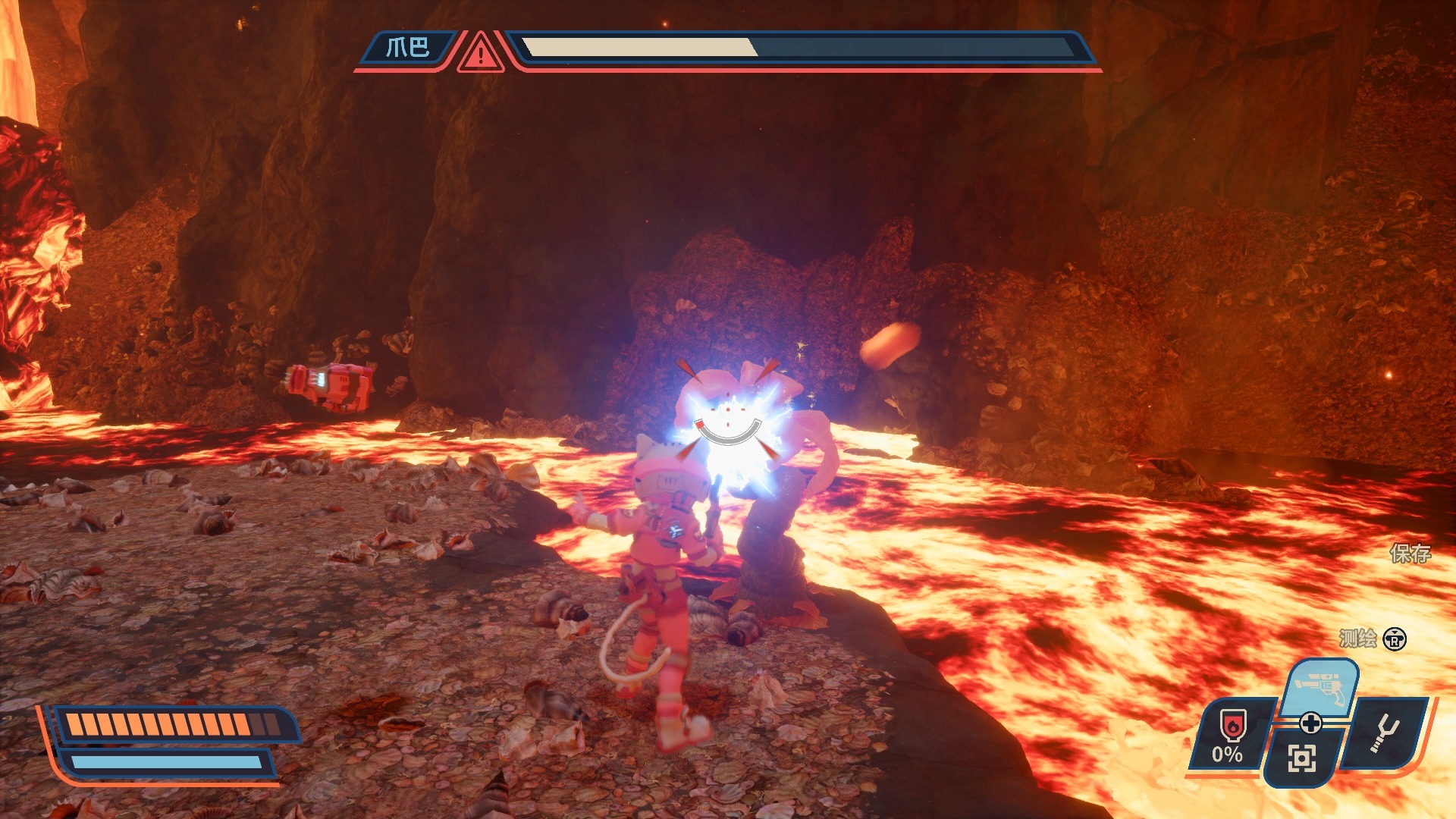Activate the scanner frame tool slot
Screen dimensions: 1456x819
(x=1301, y=758)
